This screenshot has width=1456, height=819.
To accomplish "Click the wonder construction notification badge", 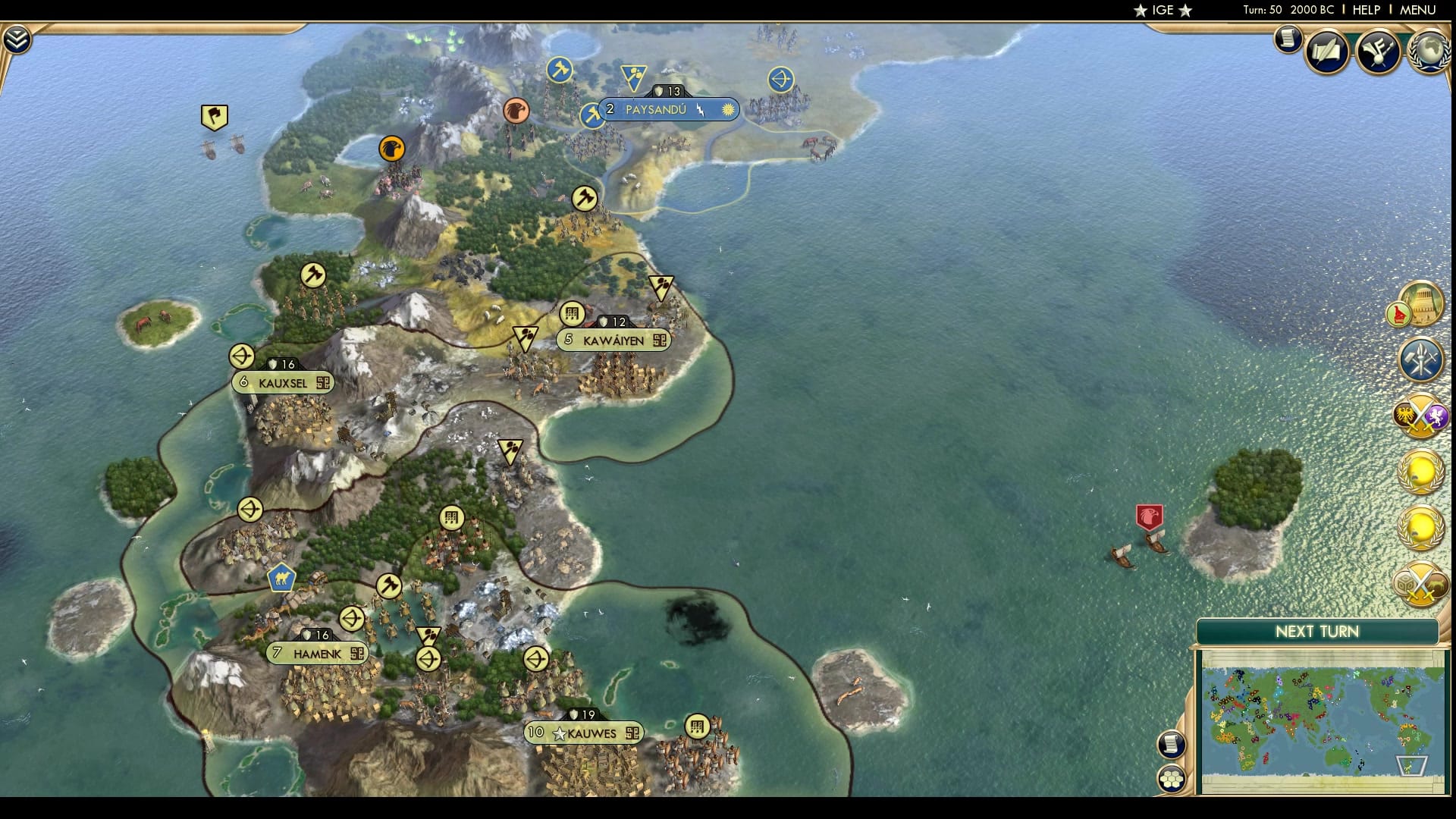I will (1423, 303).
